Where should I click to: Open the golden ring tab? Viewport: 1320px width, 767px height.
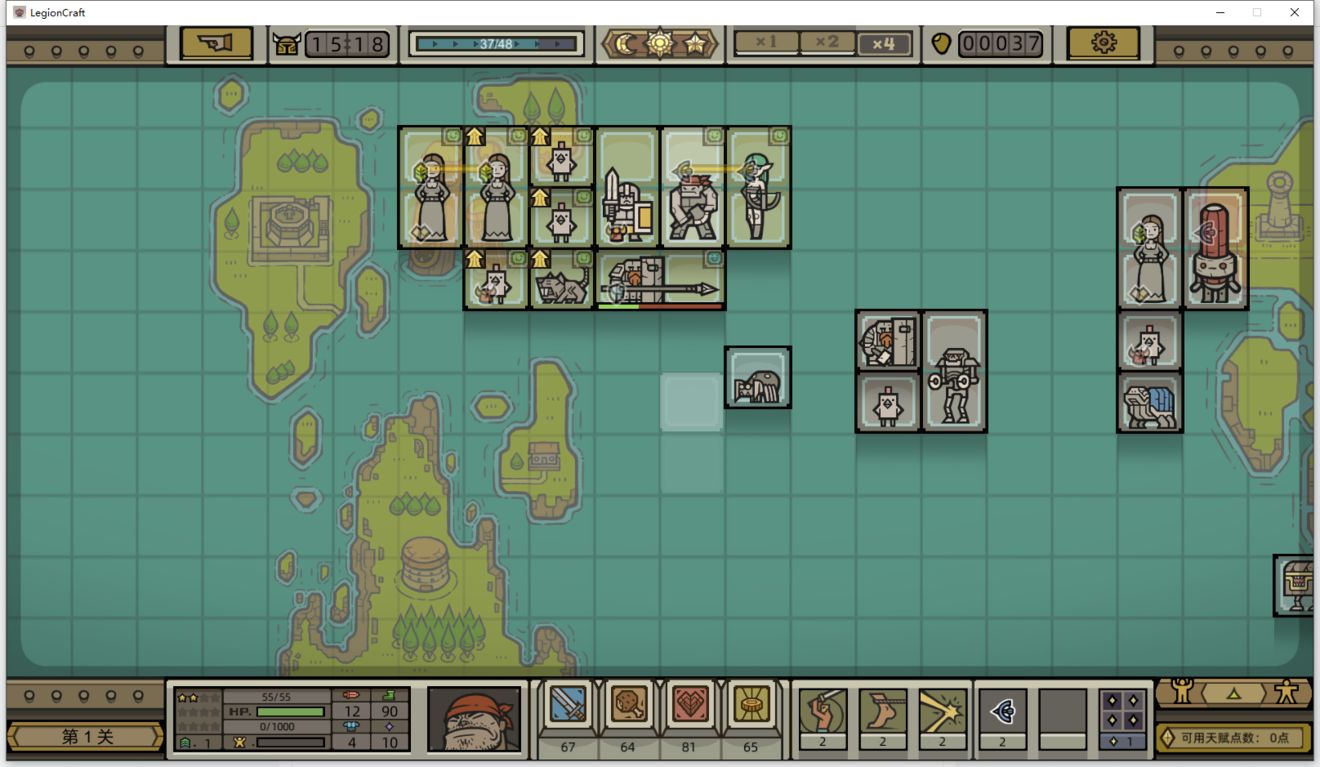[750, 707]
